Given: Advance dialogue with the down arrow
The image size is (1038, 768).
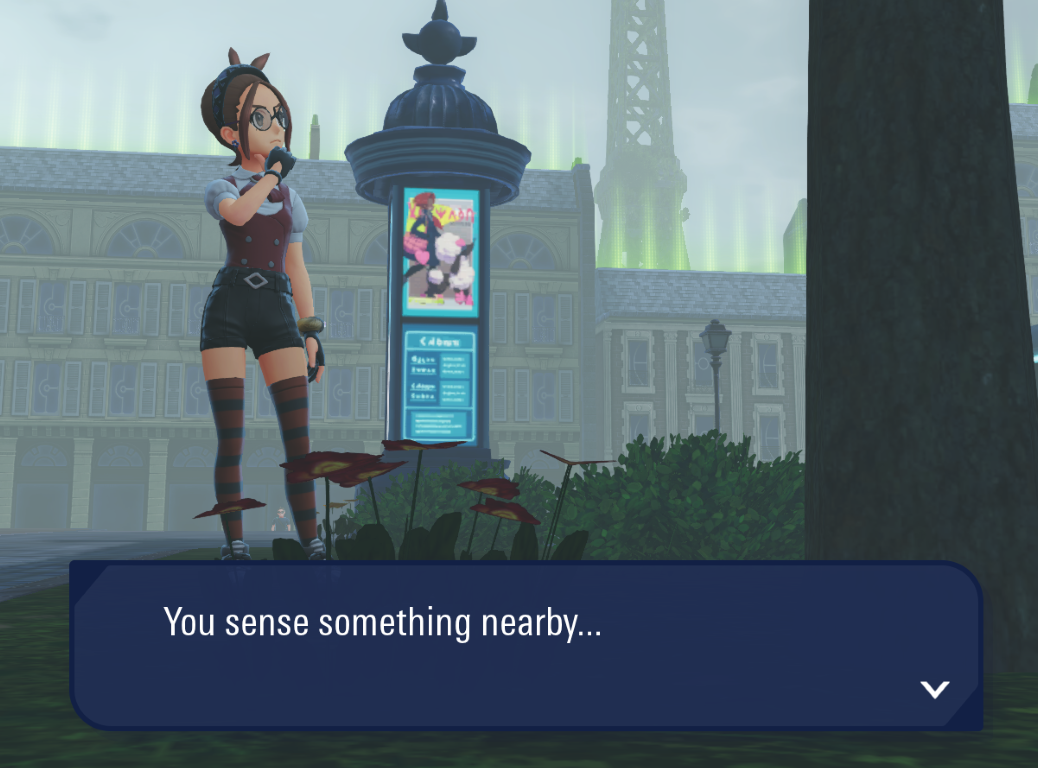Looking at the screenshot, I should coord(934,689).
